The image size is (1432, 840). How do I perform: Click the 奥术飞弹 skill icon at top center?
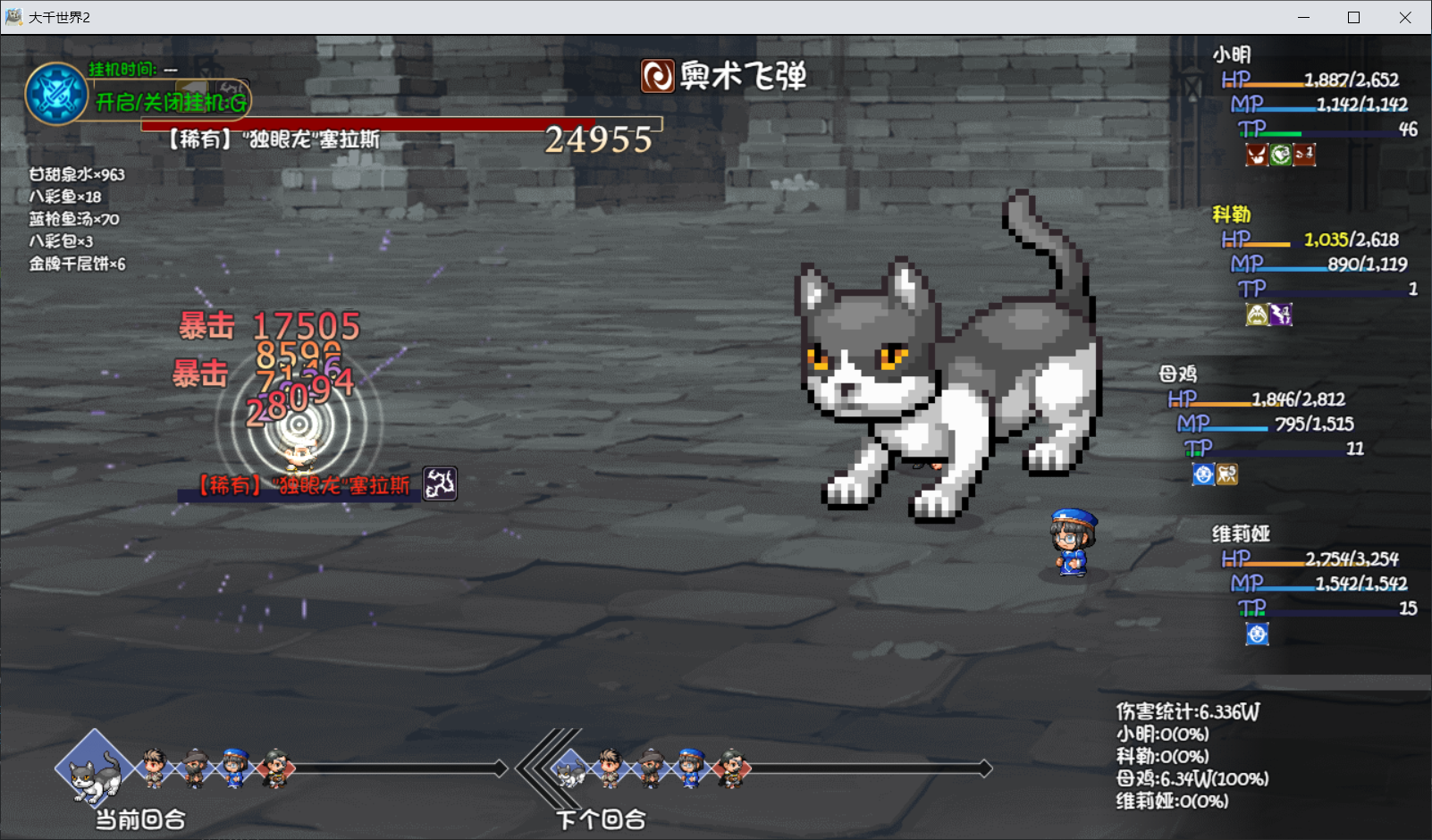657,77
